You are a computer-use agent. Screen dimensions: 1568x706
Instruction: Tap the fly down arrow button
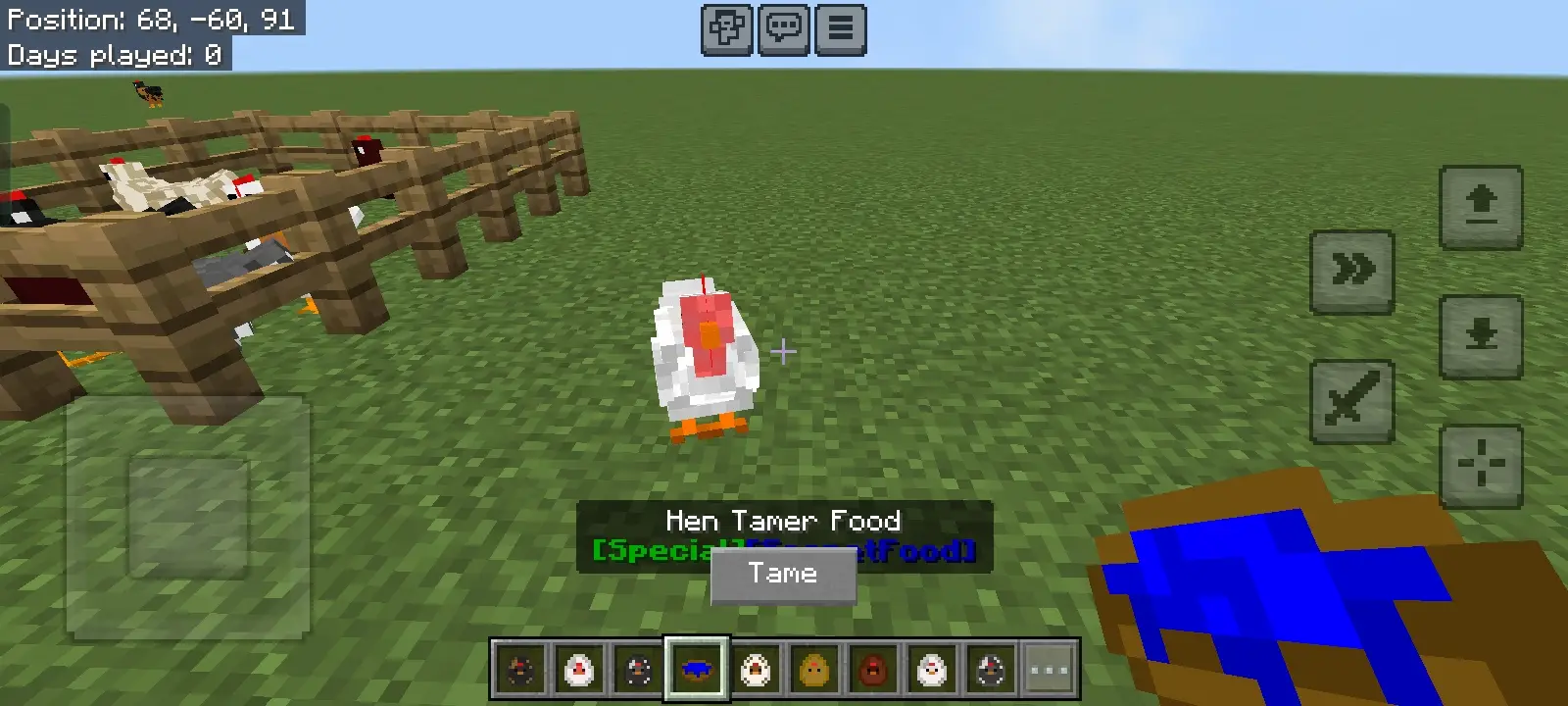[x=1480, y=336]
